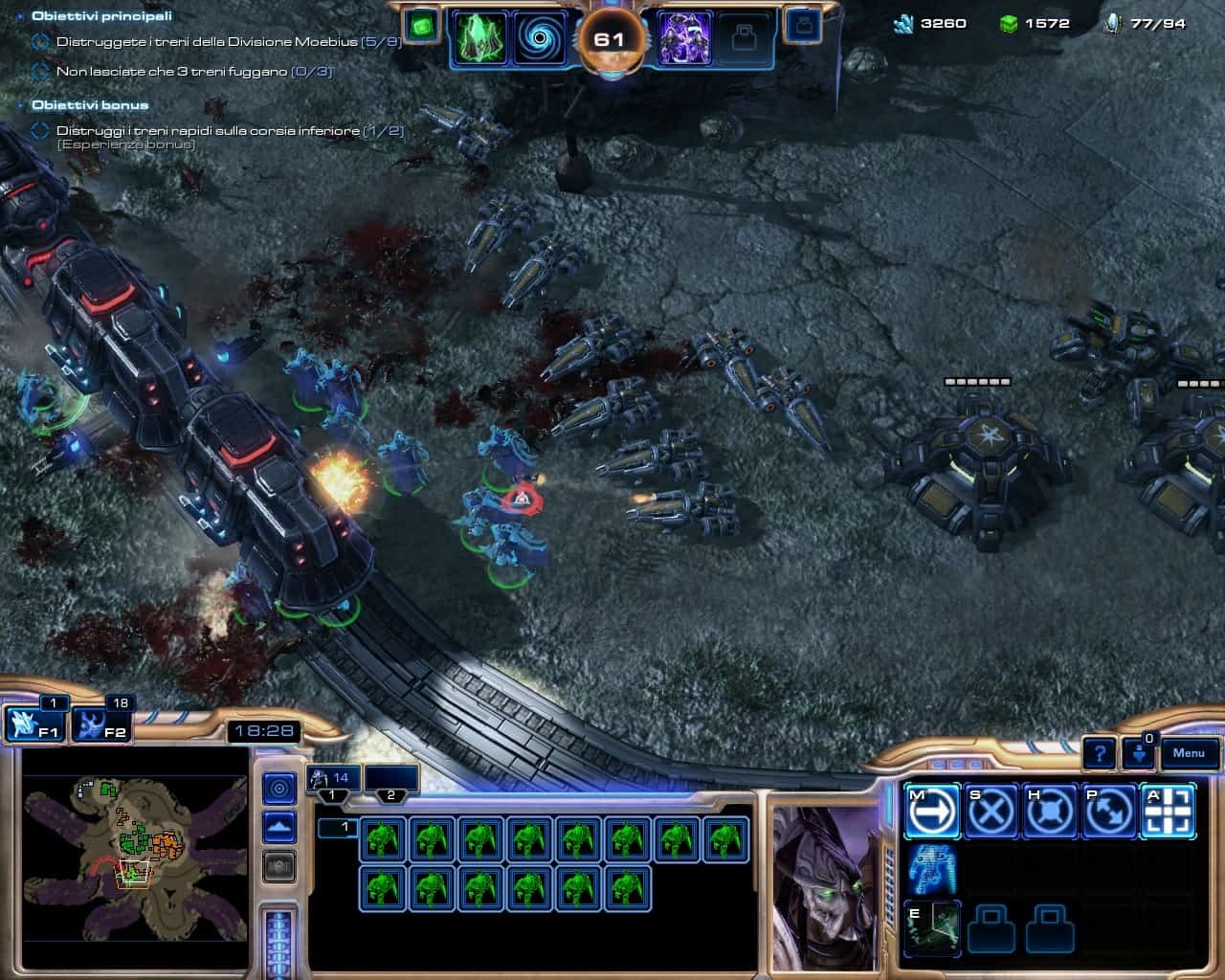This screenshot has height=980, width=1225.
Task: Use the purple warriors top bar ability
Action: point(684,39)
